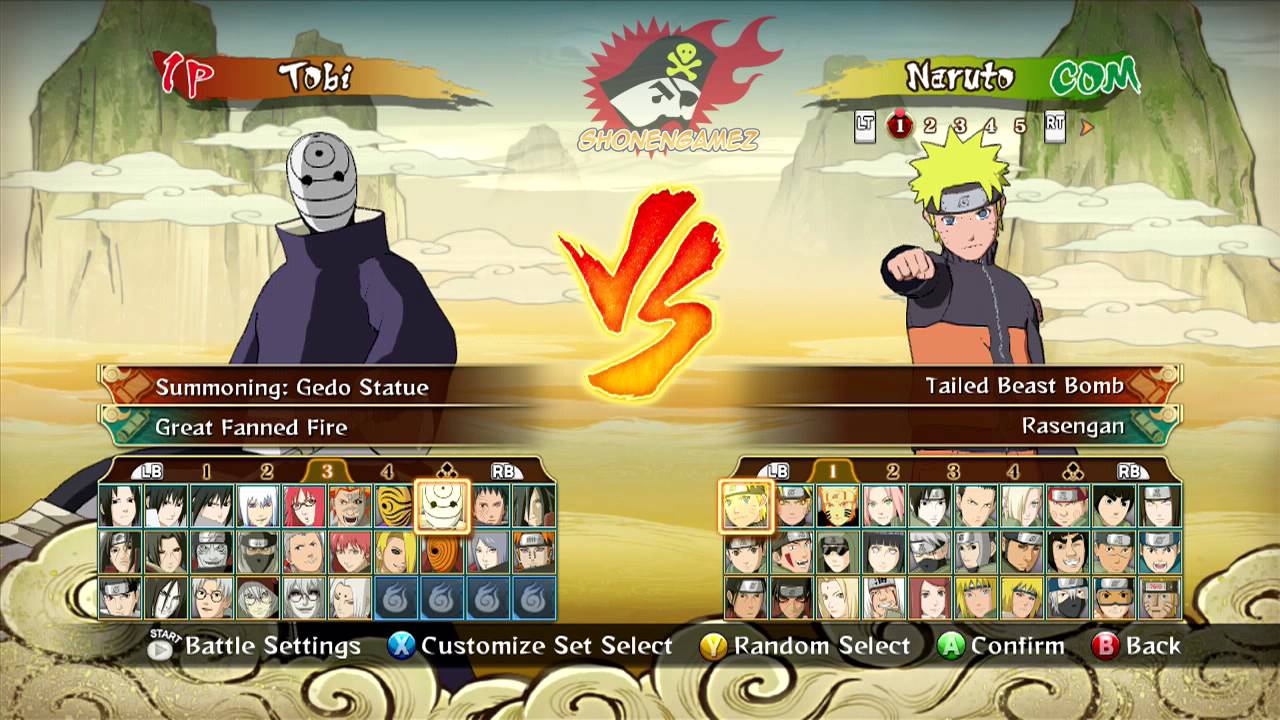Viewport: 1280px width, 720px height.
Task: Open page 4 tab on Naruto's roster
Action: (1012, 471)
